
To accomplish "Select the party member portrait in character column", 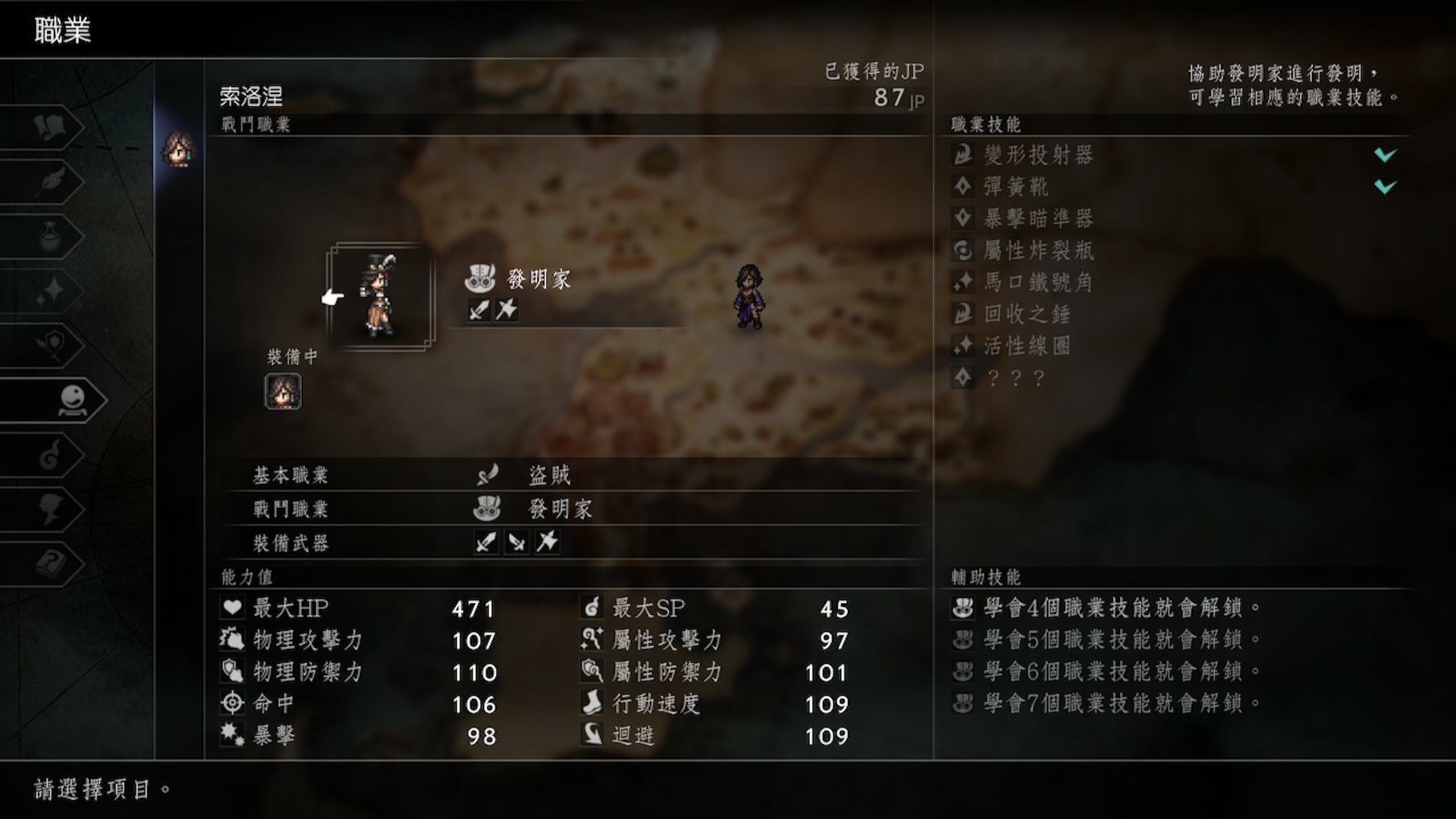I will pyautogui.click(x=179, y=150).
